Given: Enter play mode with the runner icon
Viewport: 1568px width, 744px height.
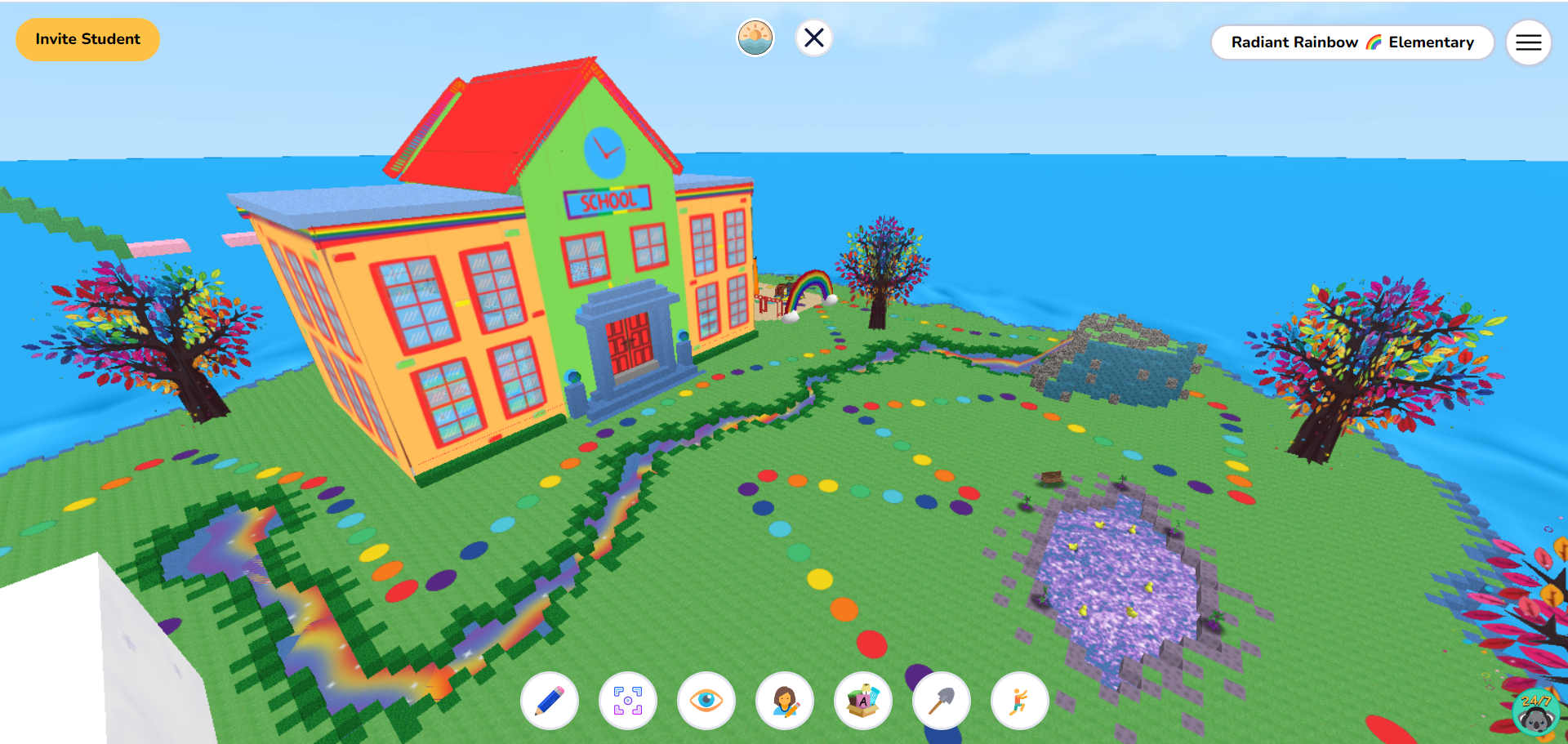Looking at the screenshot, I should (1019, 701).
